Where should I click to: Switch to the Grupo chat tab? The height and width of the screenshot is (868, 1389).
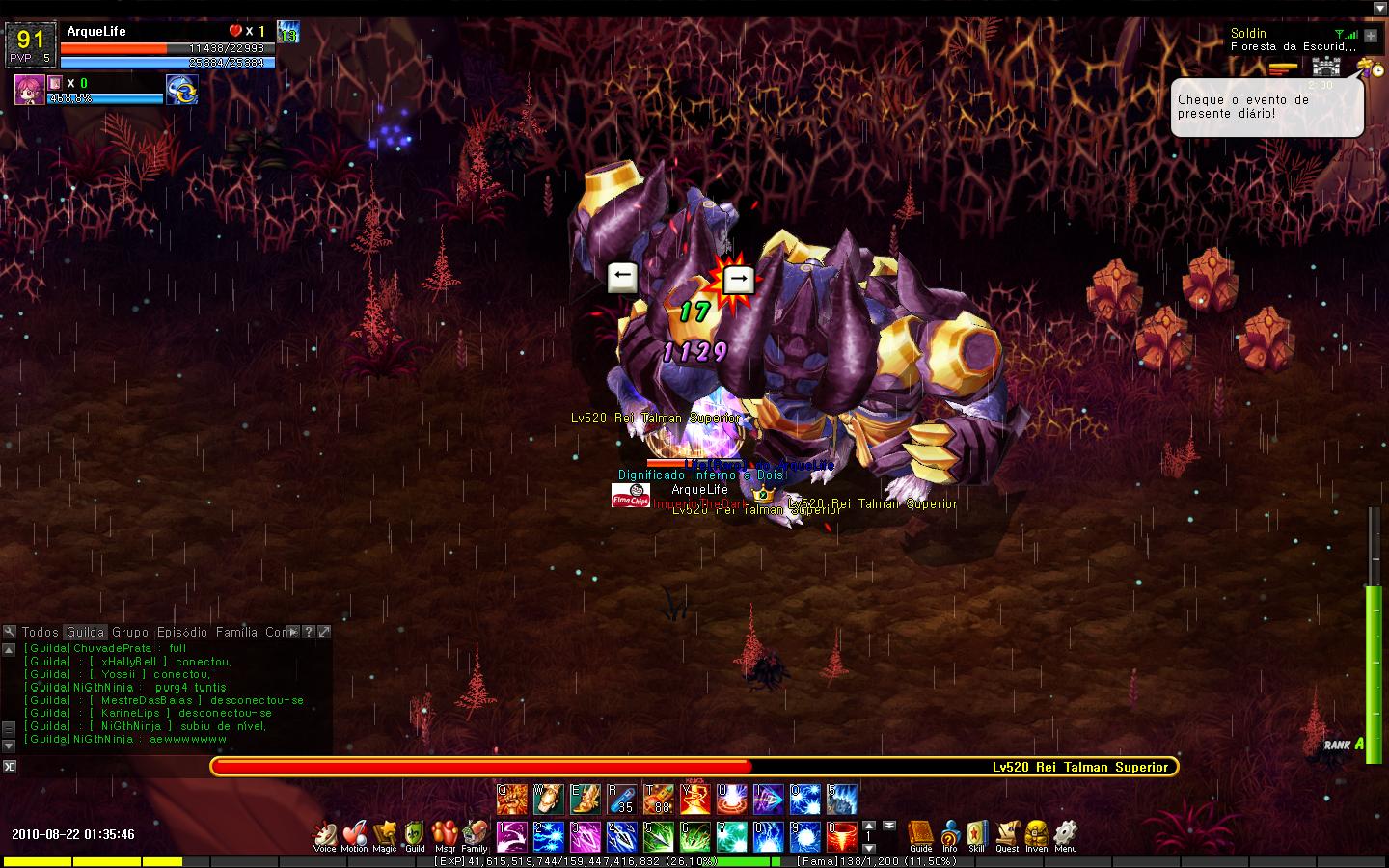(130, 632)
